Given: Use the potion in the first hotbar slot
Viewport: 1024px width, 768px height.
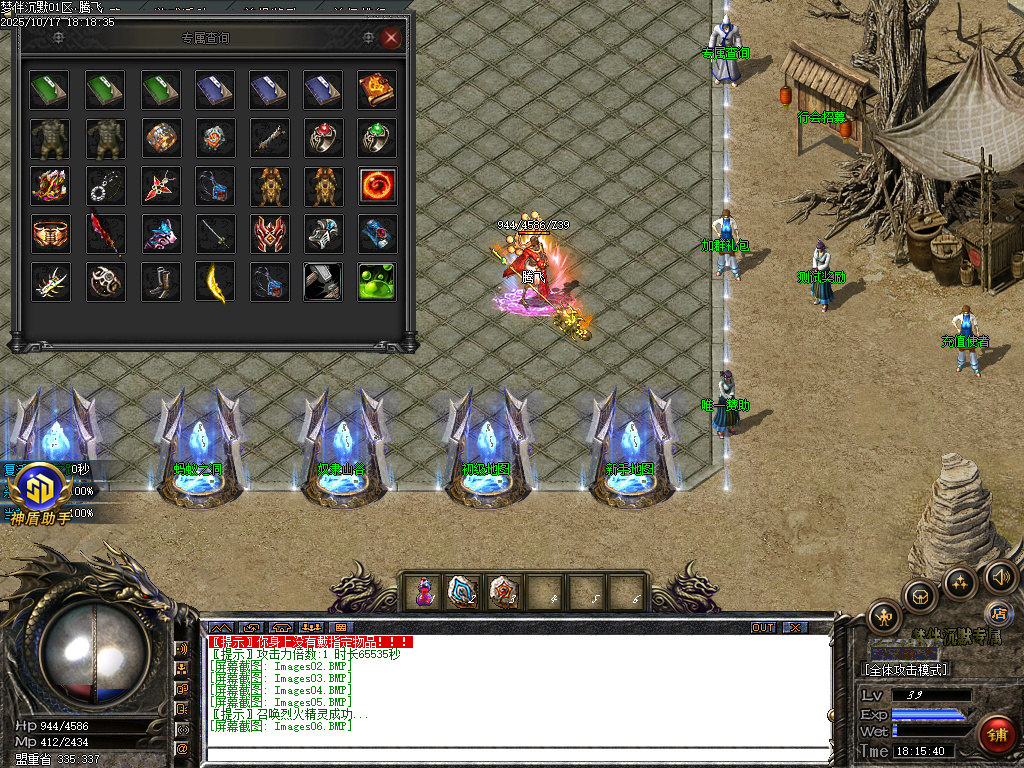Looking at the screenshot, I should click(423, 592).
